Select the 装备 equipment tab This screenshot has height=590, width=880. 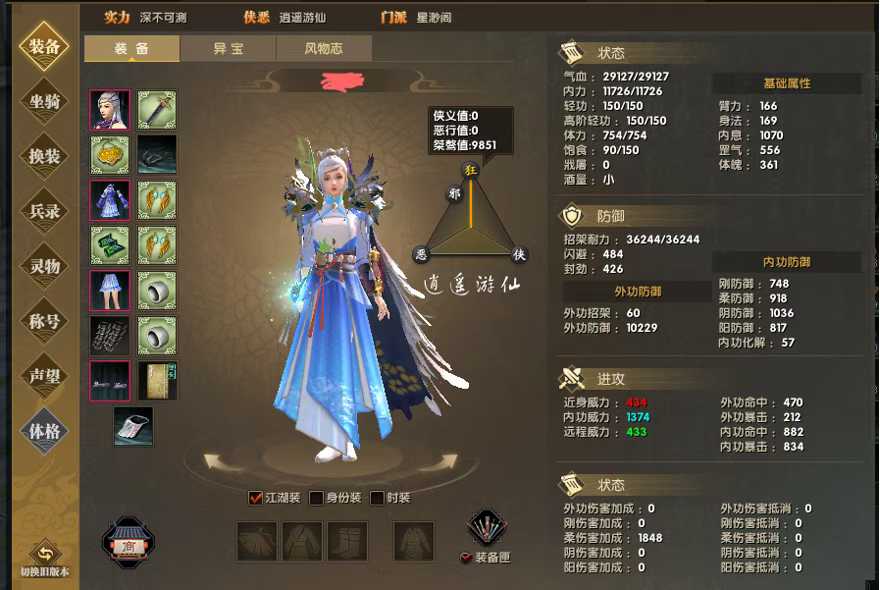[x=132, y=48]
